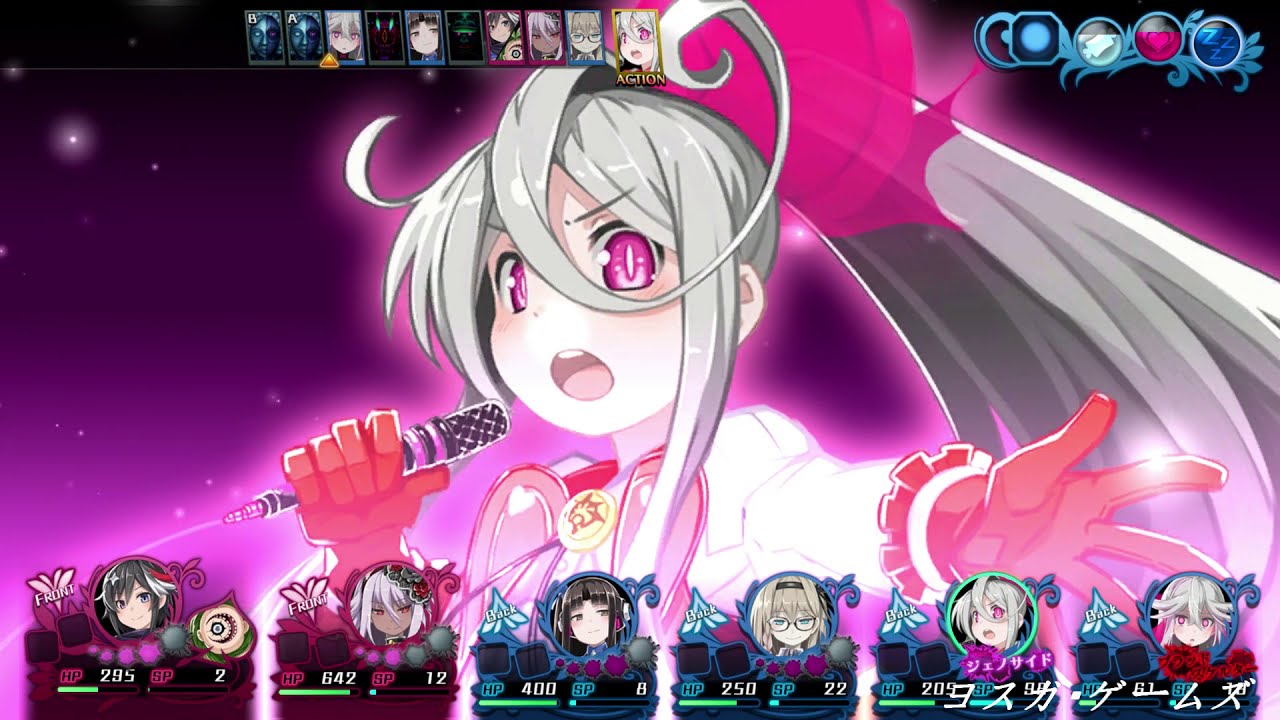This screenshot has height=720, width=1280.
Task: Choose the green-glowing shadow enemy turn portrait
Action: pyautogui.click(x=464, y=38)
